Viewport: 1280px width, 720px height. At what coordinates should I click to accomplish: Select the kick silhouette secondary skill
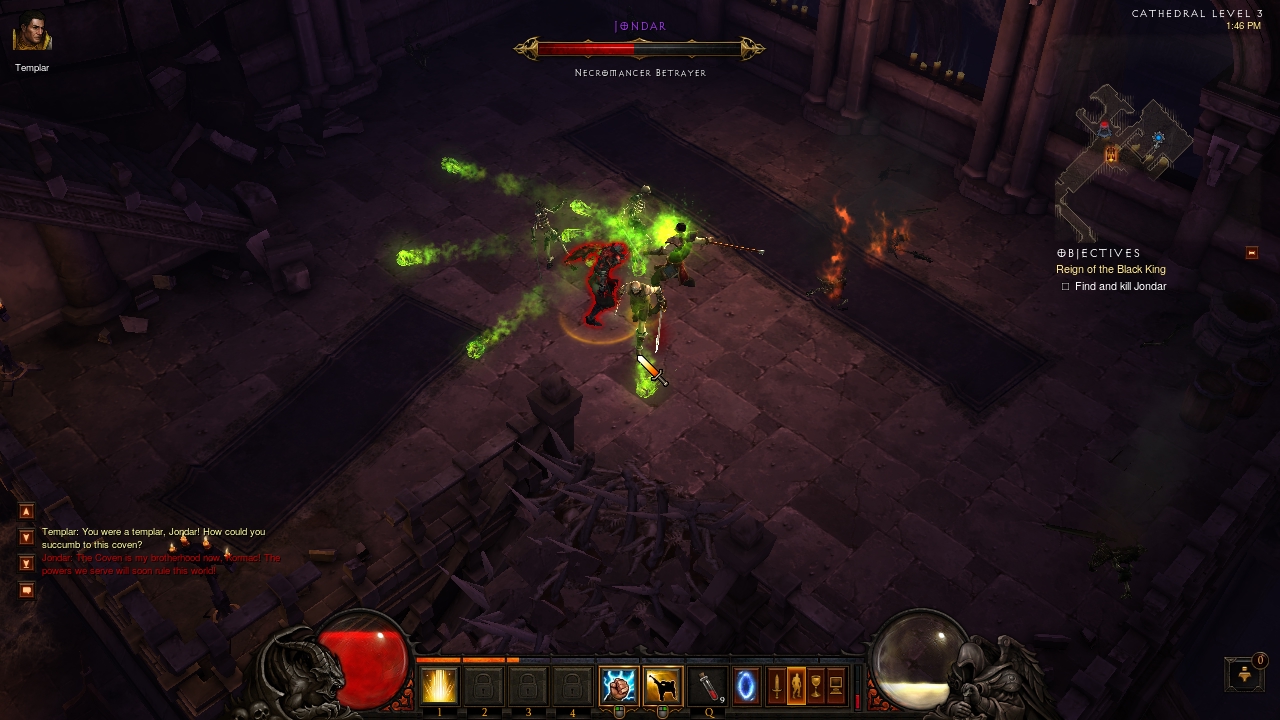pyautogui.click(x=662, y=686)
